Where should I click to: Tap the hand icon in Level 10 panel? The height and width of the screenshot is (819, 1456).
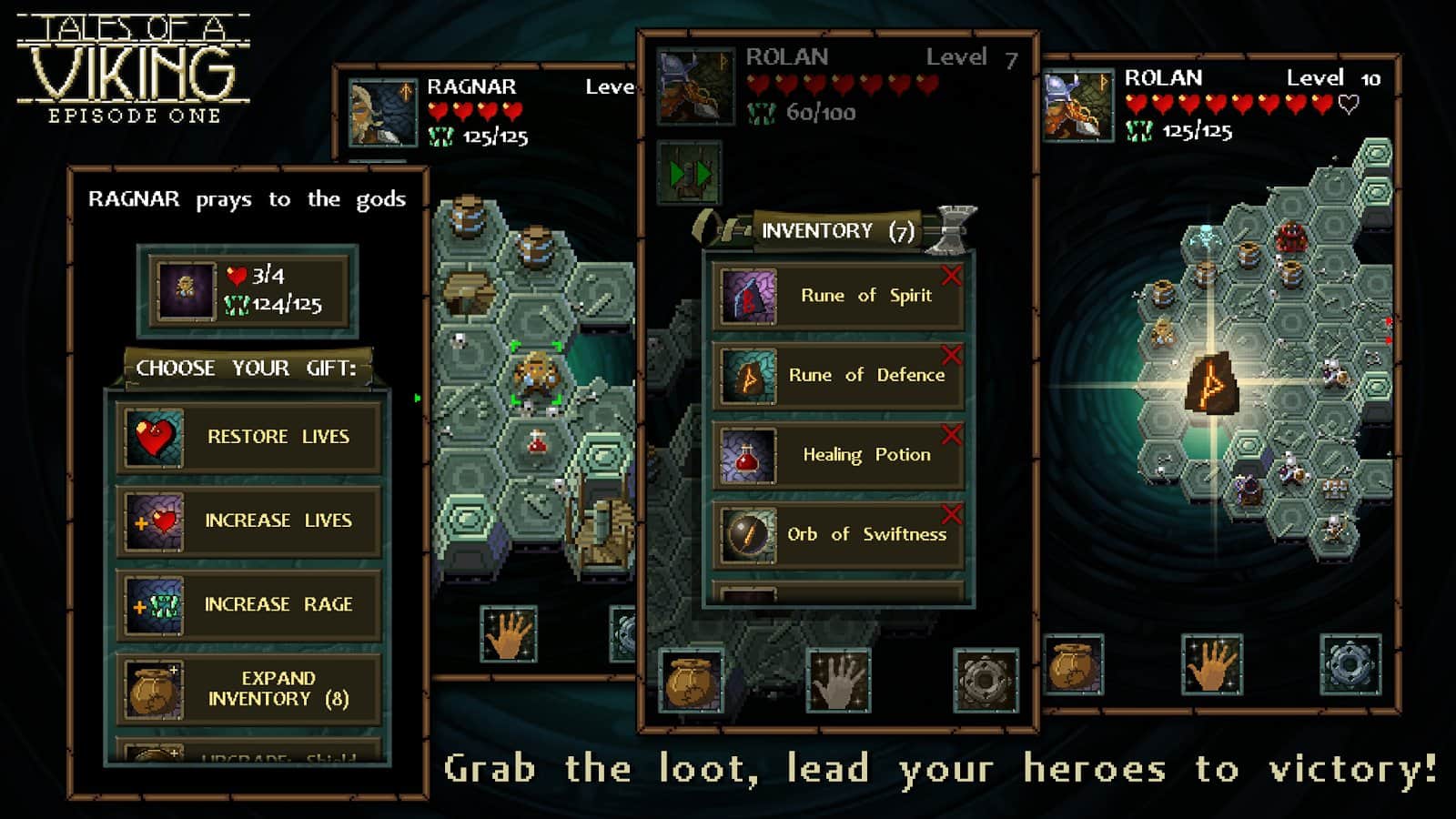click(x=1211, y=665)
